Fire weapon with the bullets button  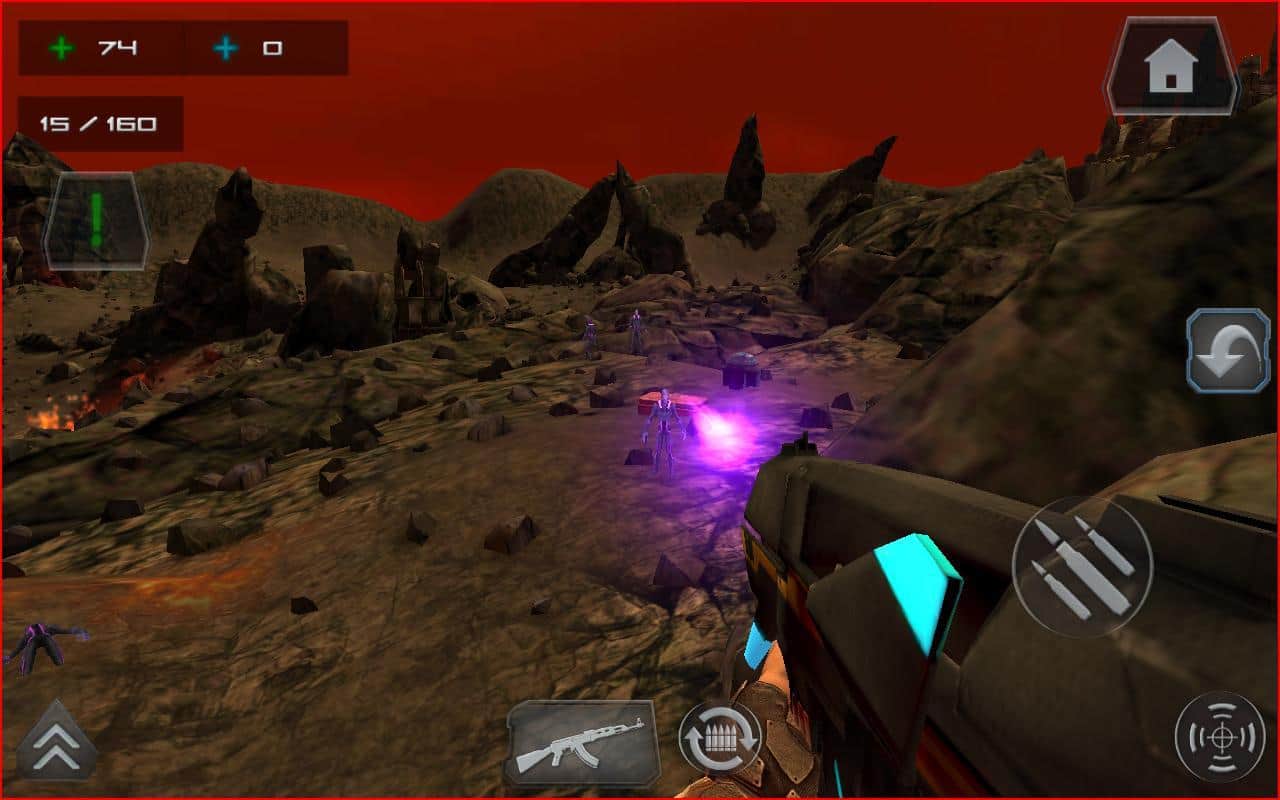pyautogui.click(x=1082, y=567)
